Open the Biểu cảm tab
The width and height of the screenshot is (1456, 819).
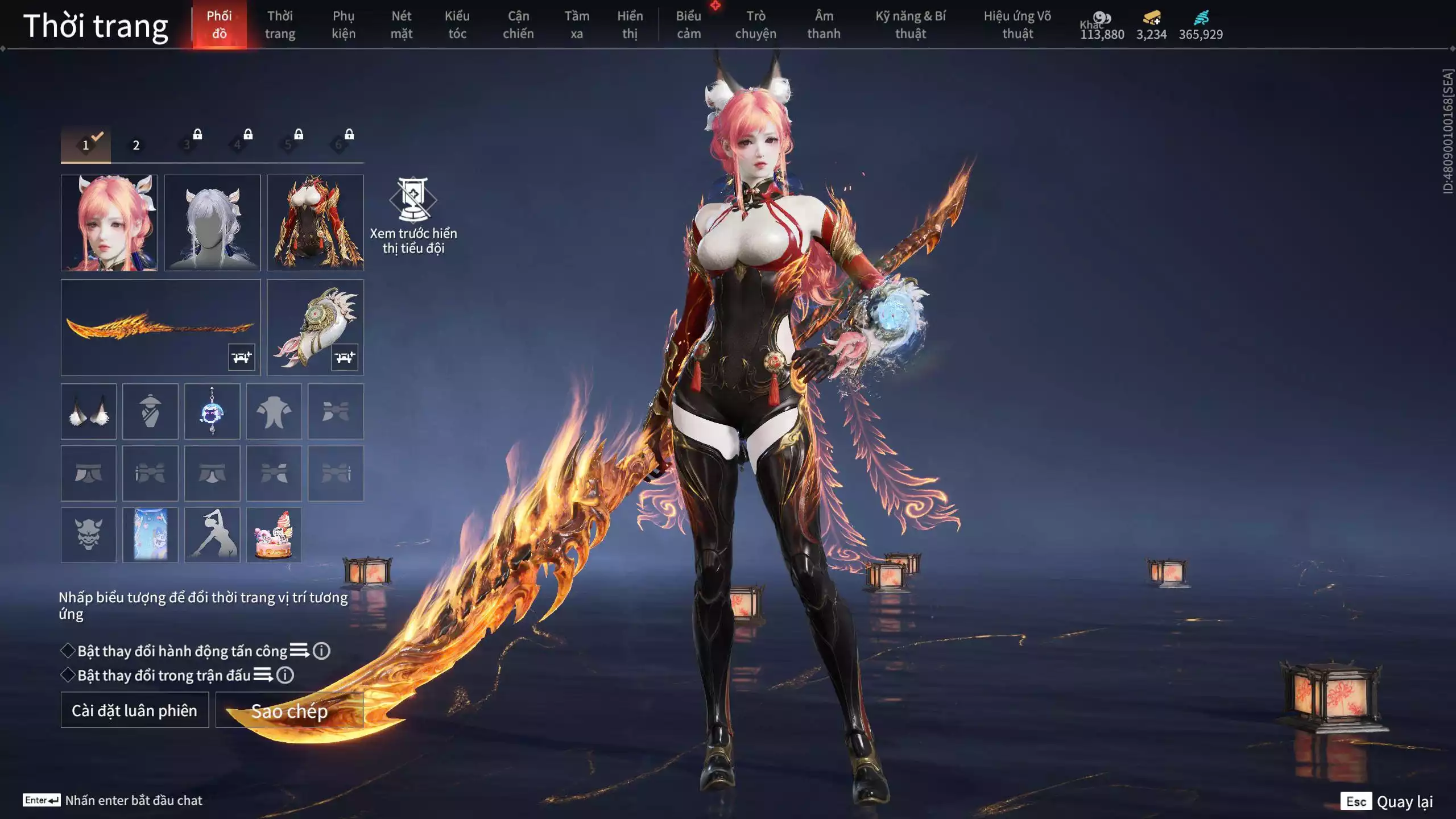(x=688, y=25)
